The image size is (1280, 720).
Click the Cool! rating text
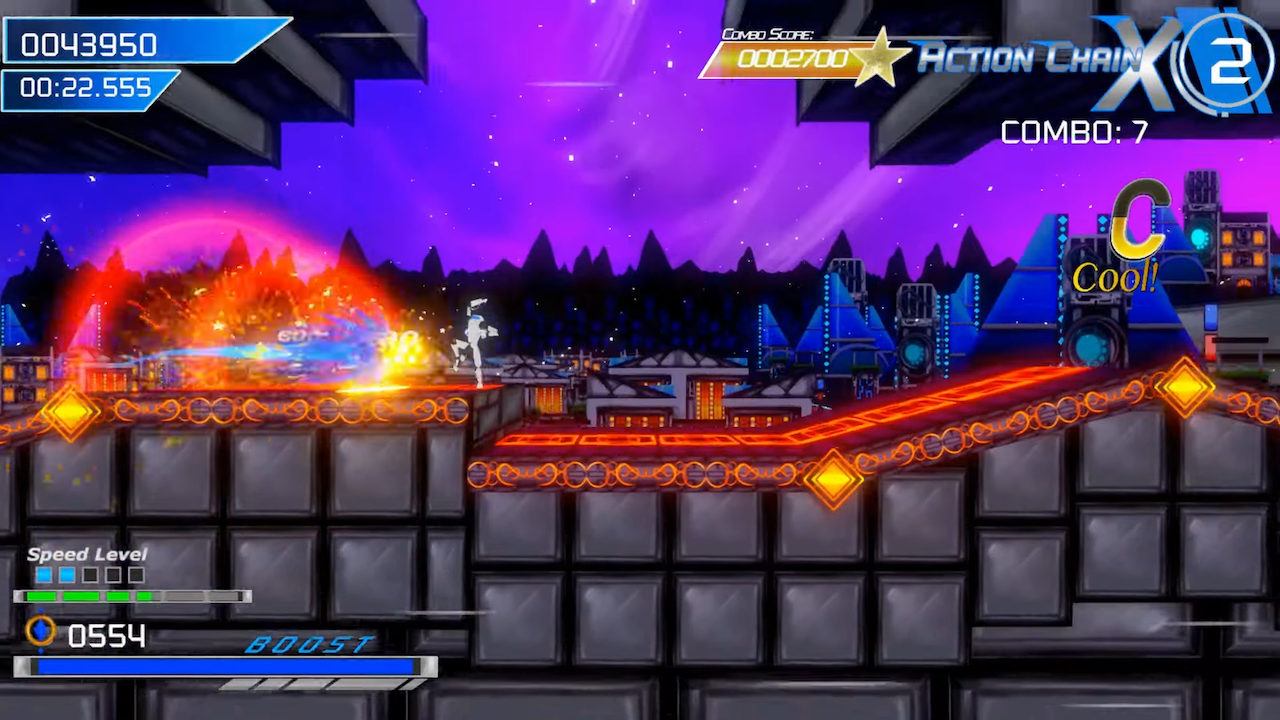tap(1114, 274)
